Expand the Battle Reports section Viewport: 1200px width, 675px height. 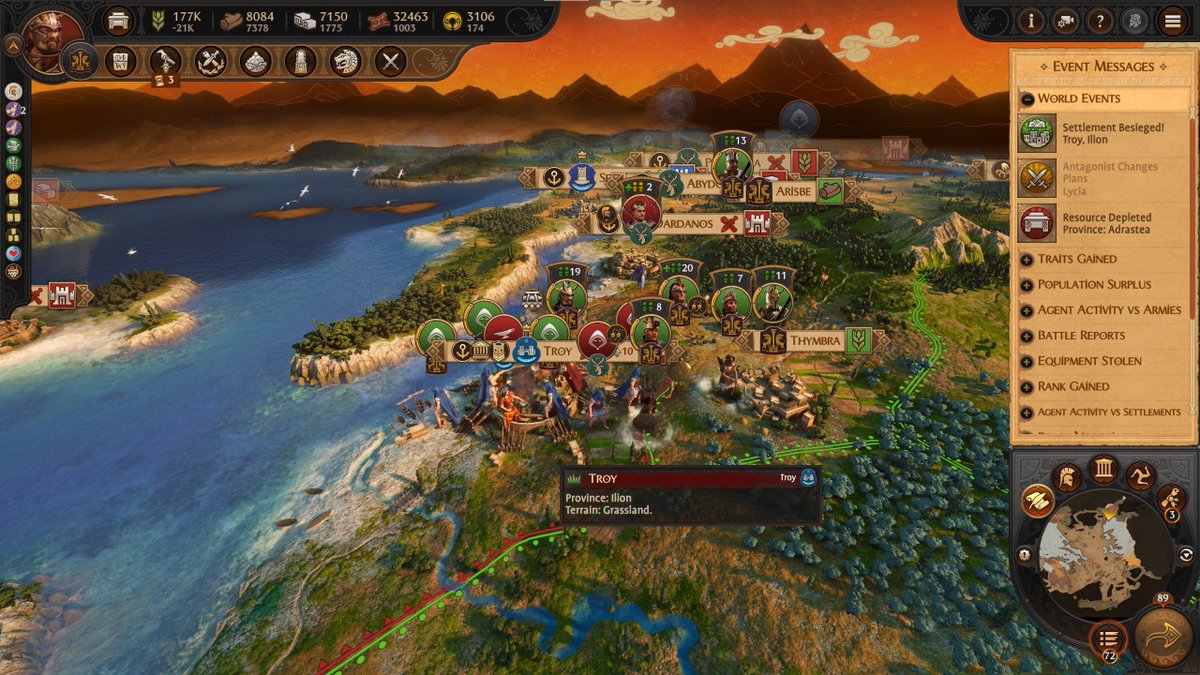tap(1027, 336)
